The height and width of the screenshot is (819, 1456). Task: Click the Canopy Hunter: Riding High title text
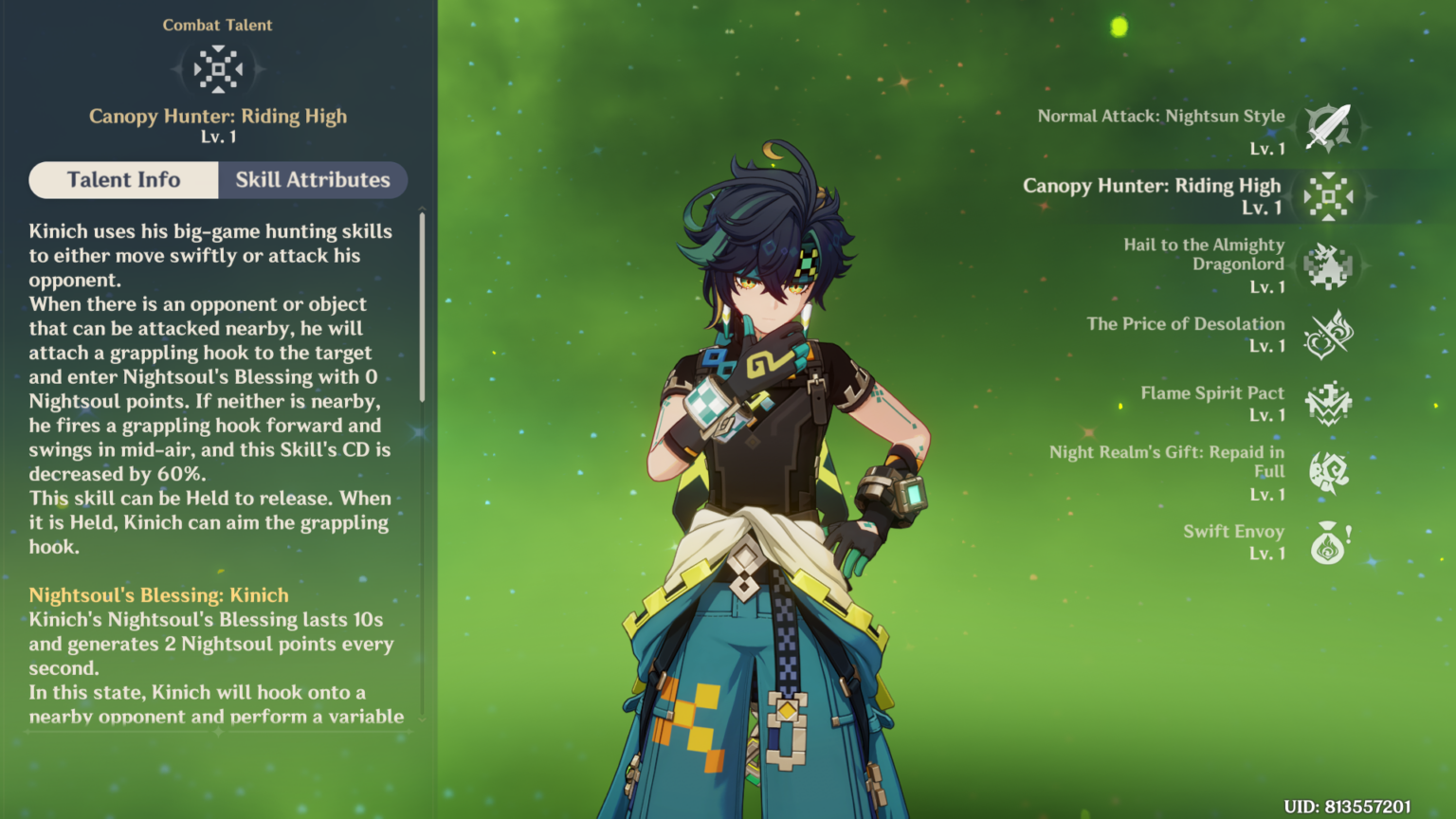[218, 116]
